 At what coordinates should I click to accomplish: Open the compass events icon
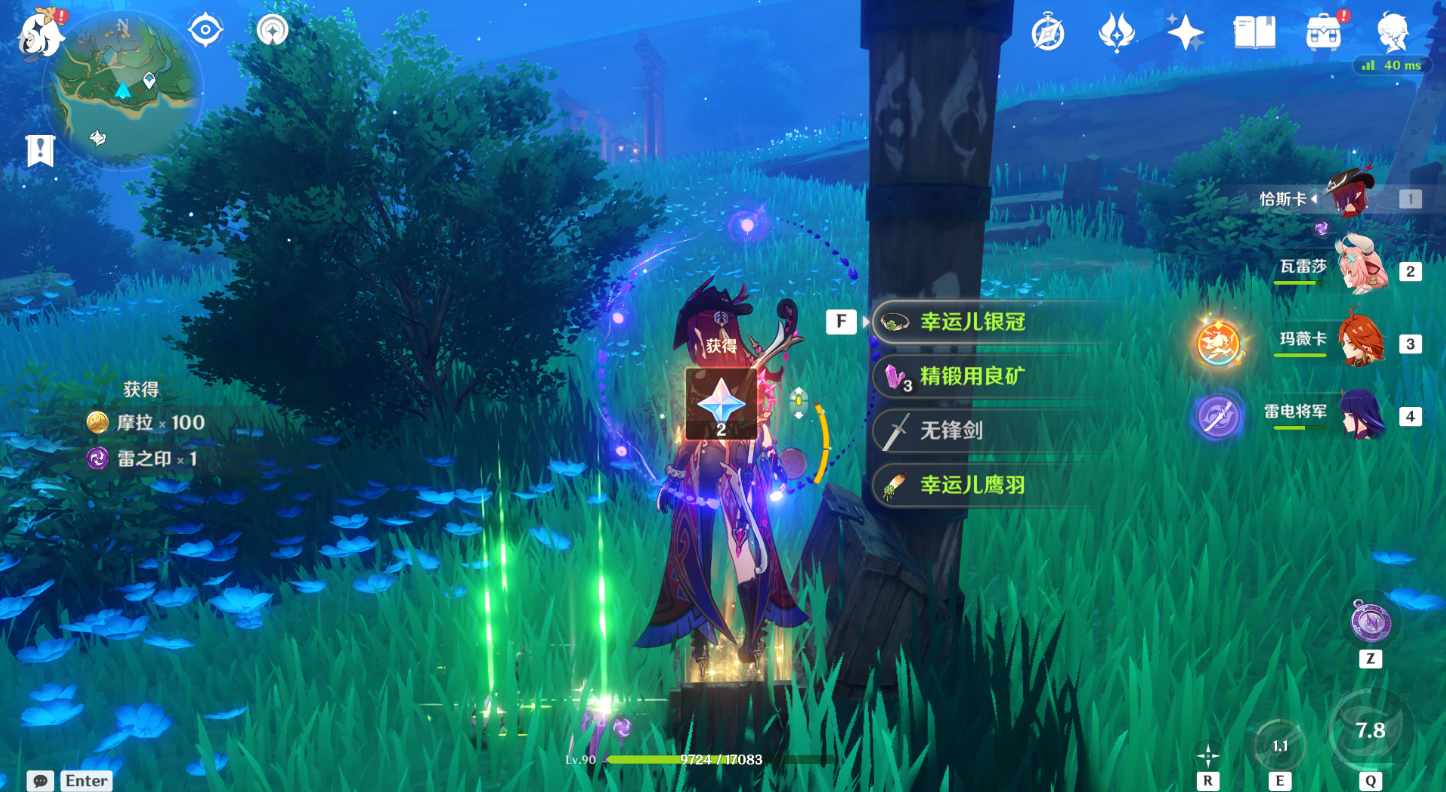coord(1048,33)
